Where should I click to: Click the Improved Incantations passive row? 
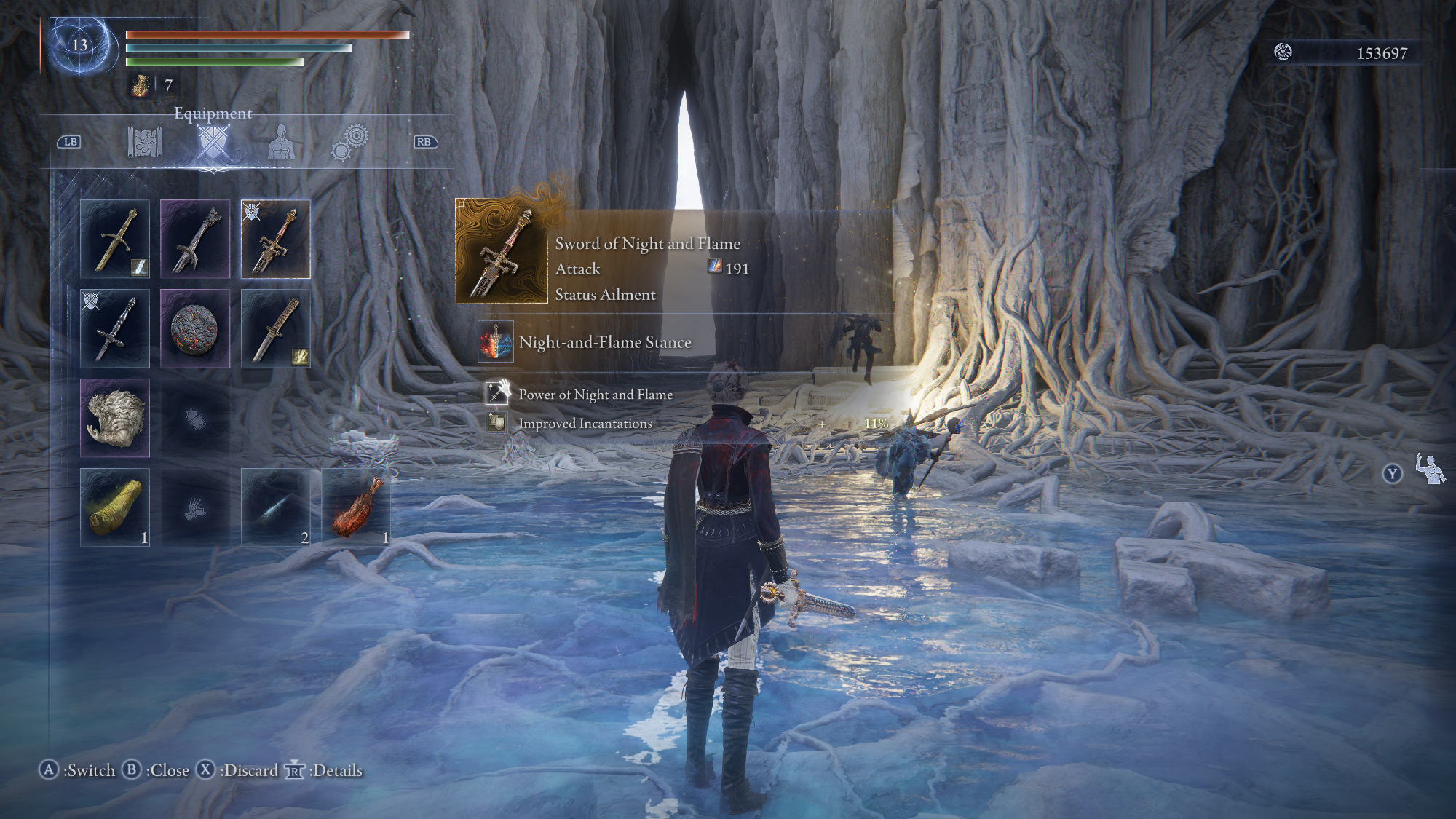(x=585, y=424)
